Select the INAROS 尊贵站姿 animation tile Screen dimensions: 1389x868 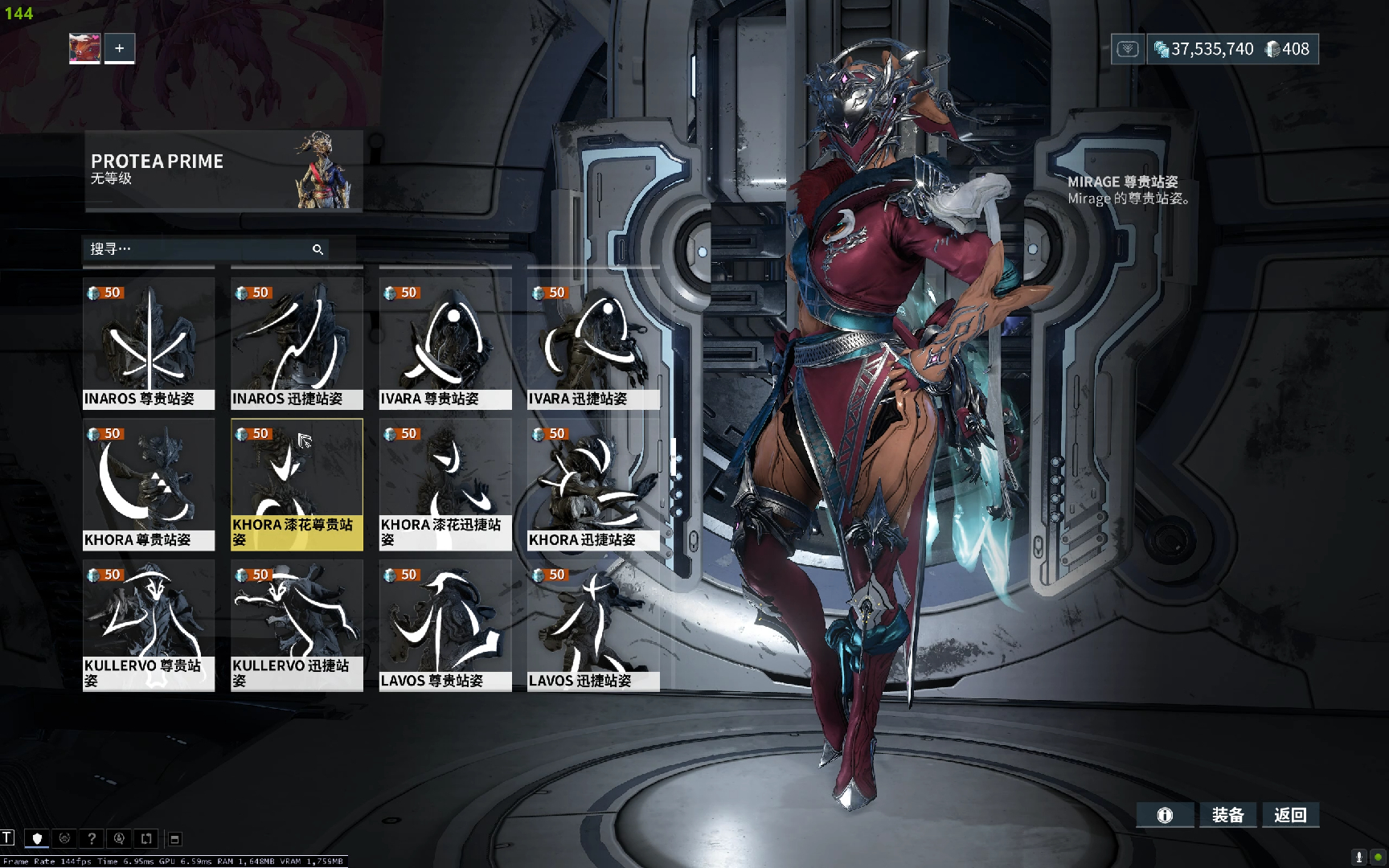(x=149, y=343)
